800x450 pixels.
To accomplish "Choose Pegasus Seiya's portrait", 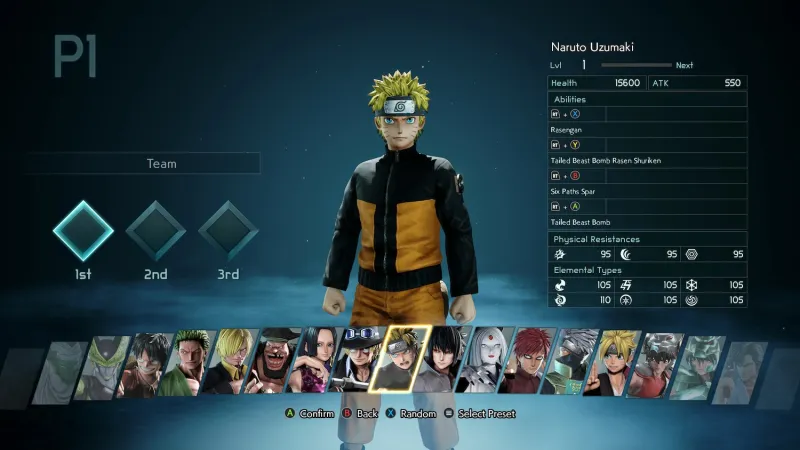I will tap(655, 364).
